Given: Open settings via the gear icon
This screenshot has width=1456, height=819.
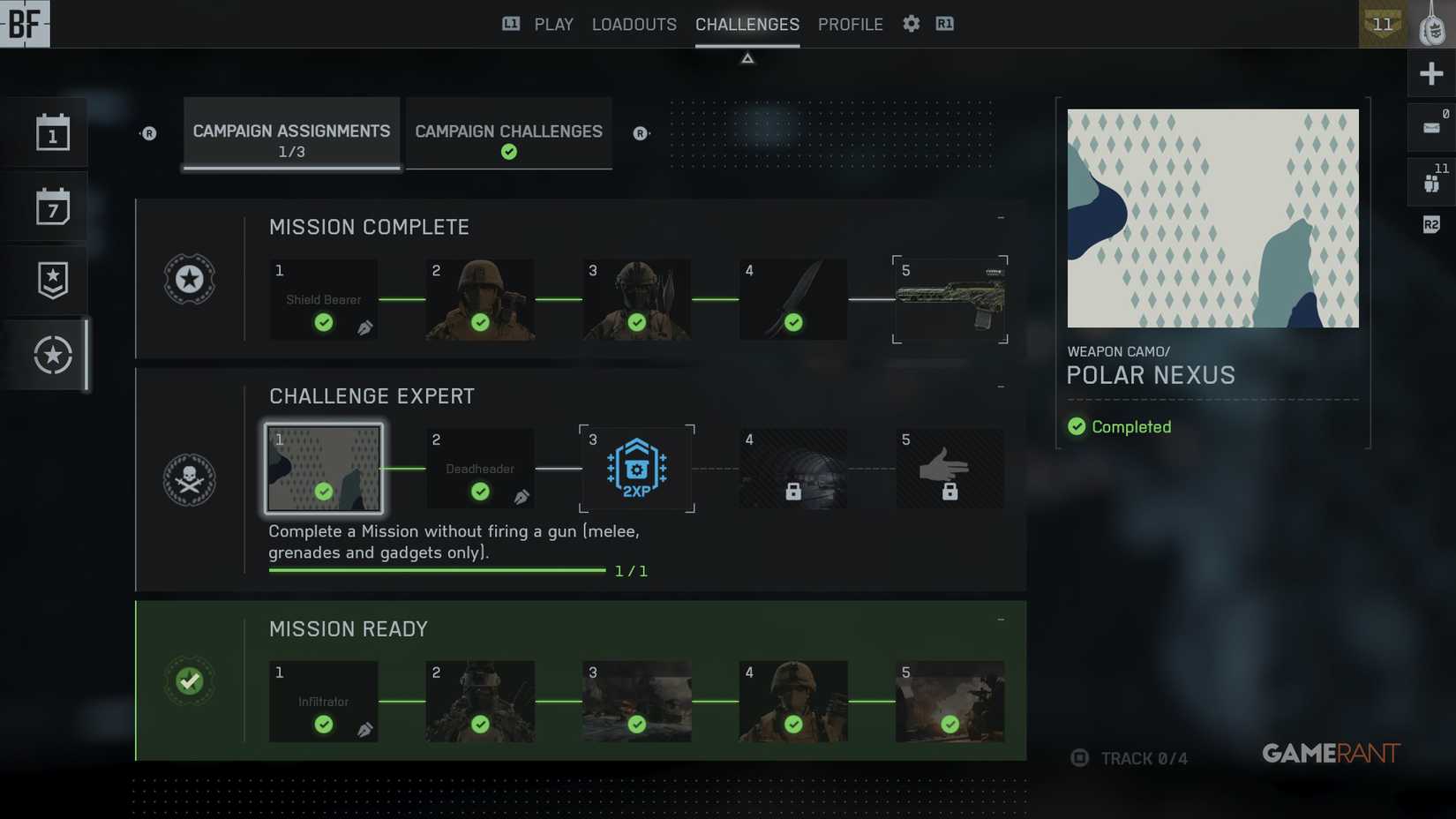Looking at the screenshot, I should [911, 24].
